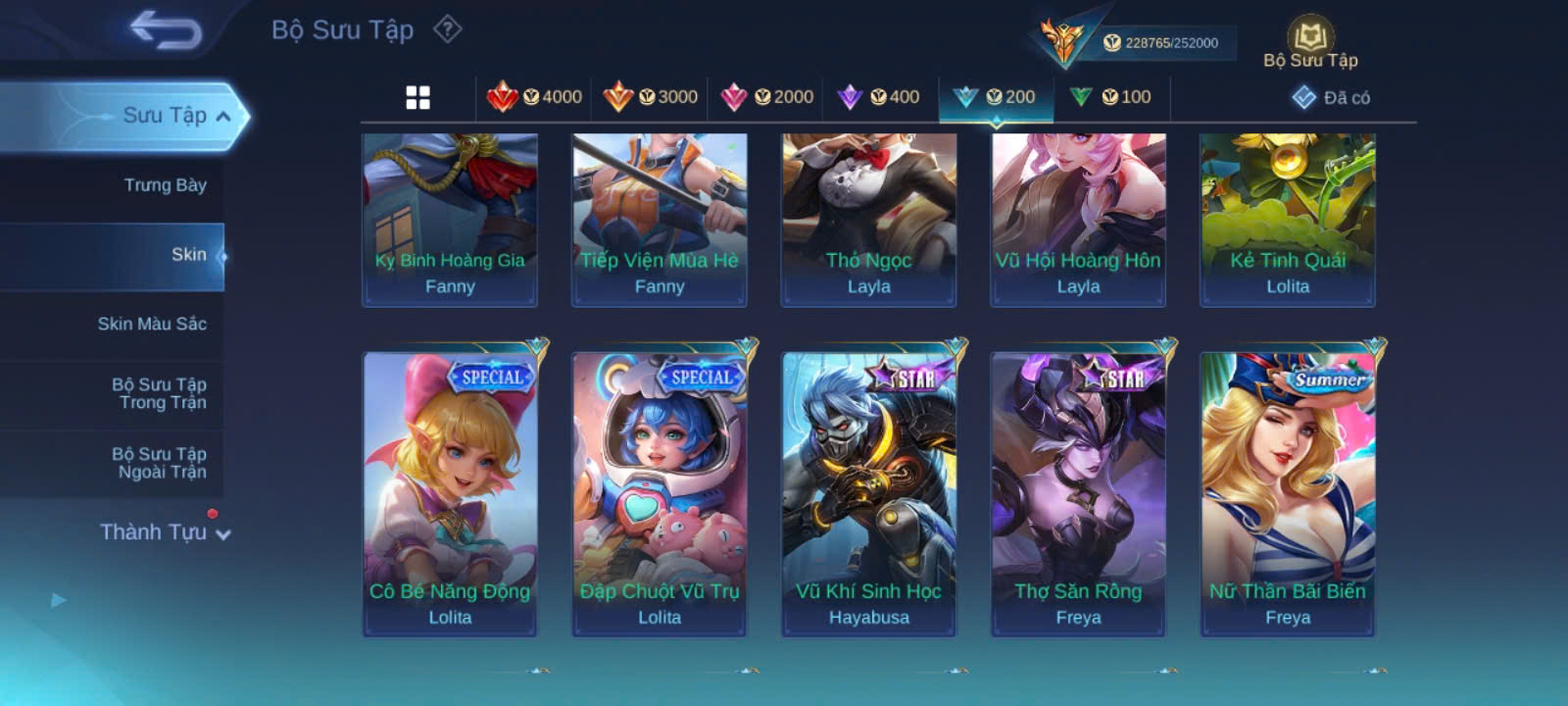Toggle the Đã có owned filter
This screenshot has height=706, width=1568.
pyautogui.click(x=1332, y=97)
